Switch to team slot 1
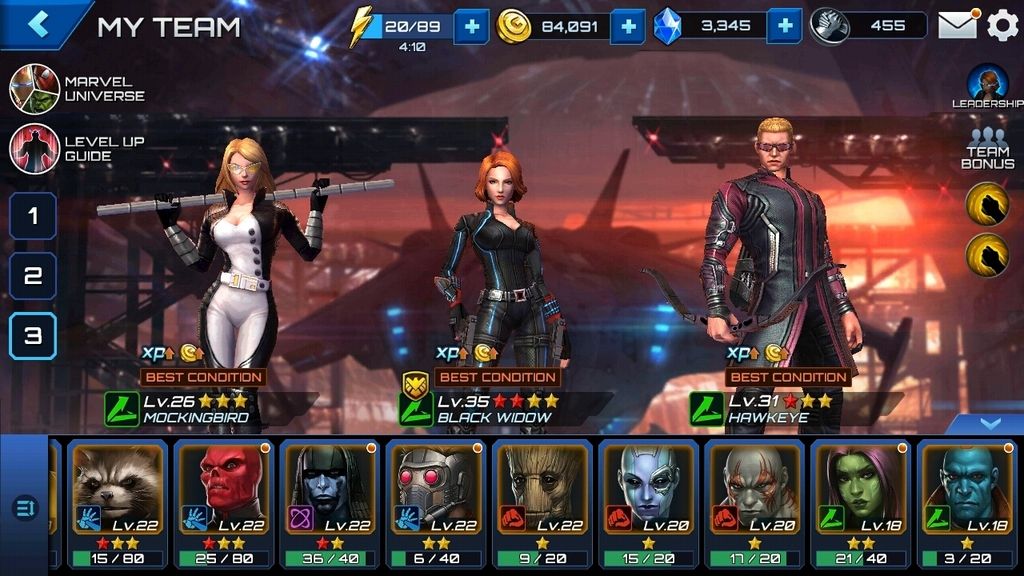The height and width of the screenshot is (576, 1024). coord(33,216)
